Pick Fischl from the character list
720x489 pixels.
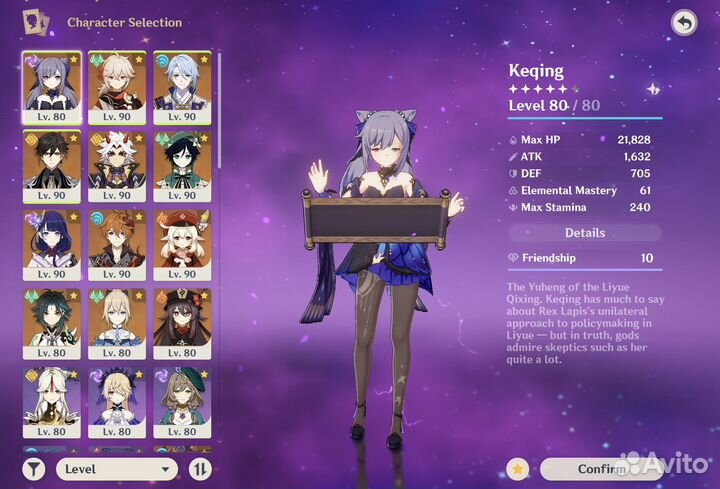[x=116, y=401]
